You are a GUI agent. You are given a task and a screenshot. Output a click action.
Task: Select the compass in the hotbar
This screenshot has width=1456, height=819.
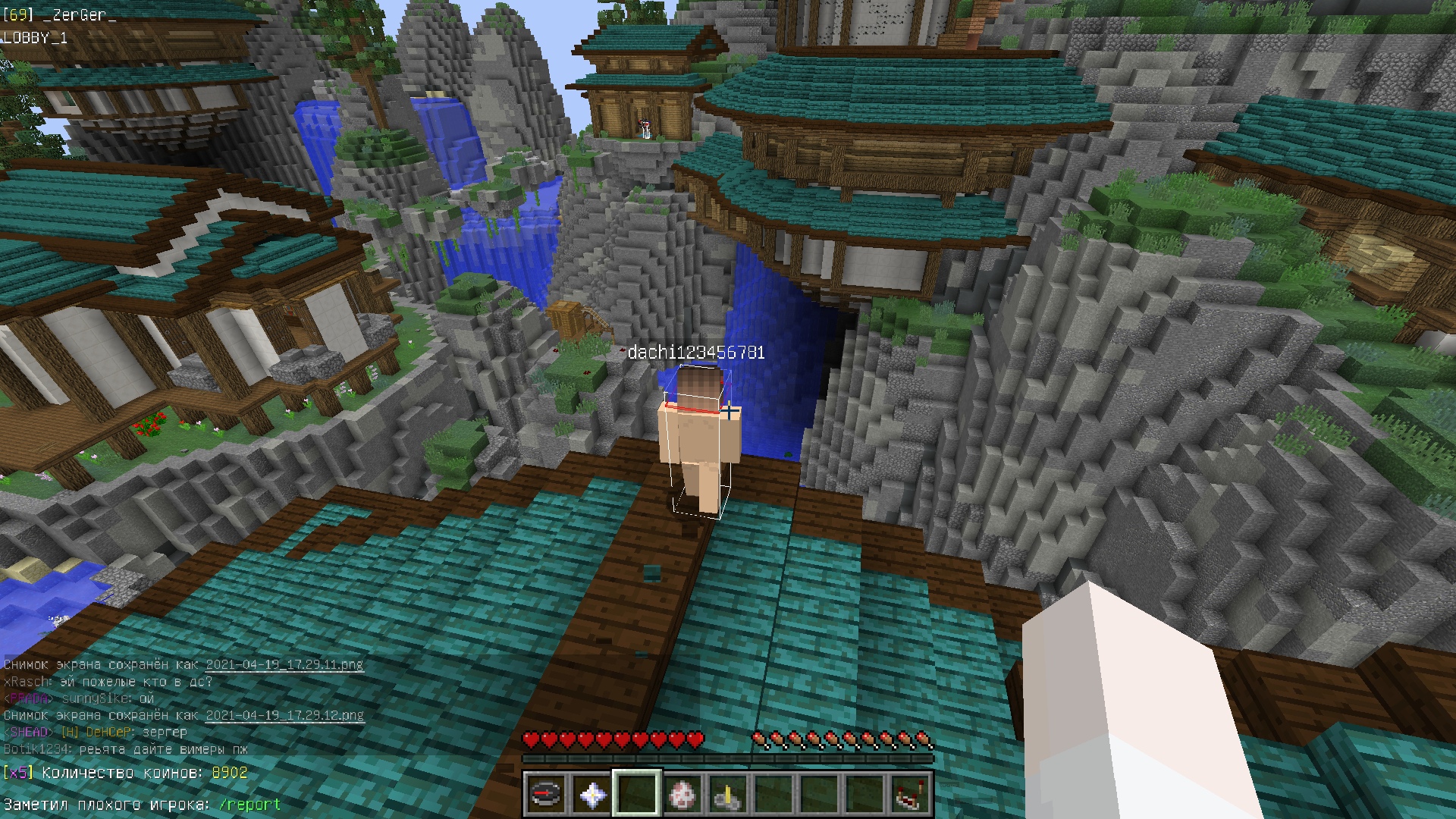point(545,794)
